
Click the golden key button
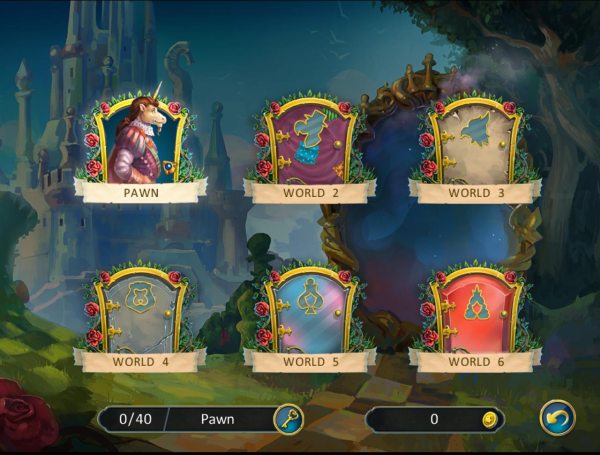[x=288, y=419]
